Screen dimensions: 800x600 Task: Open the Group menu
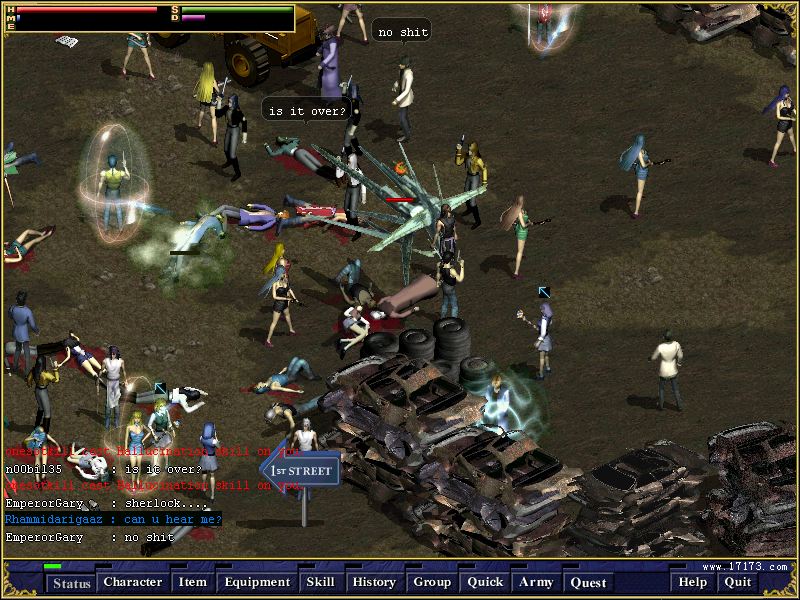(432, 582)
